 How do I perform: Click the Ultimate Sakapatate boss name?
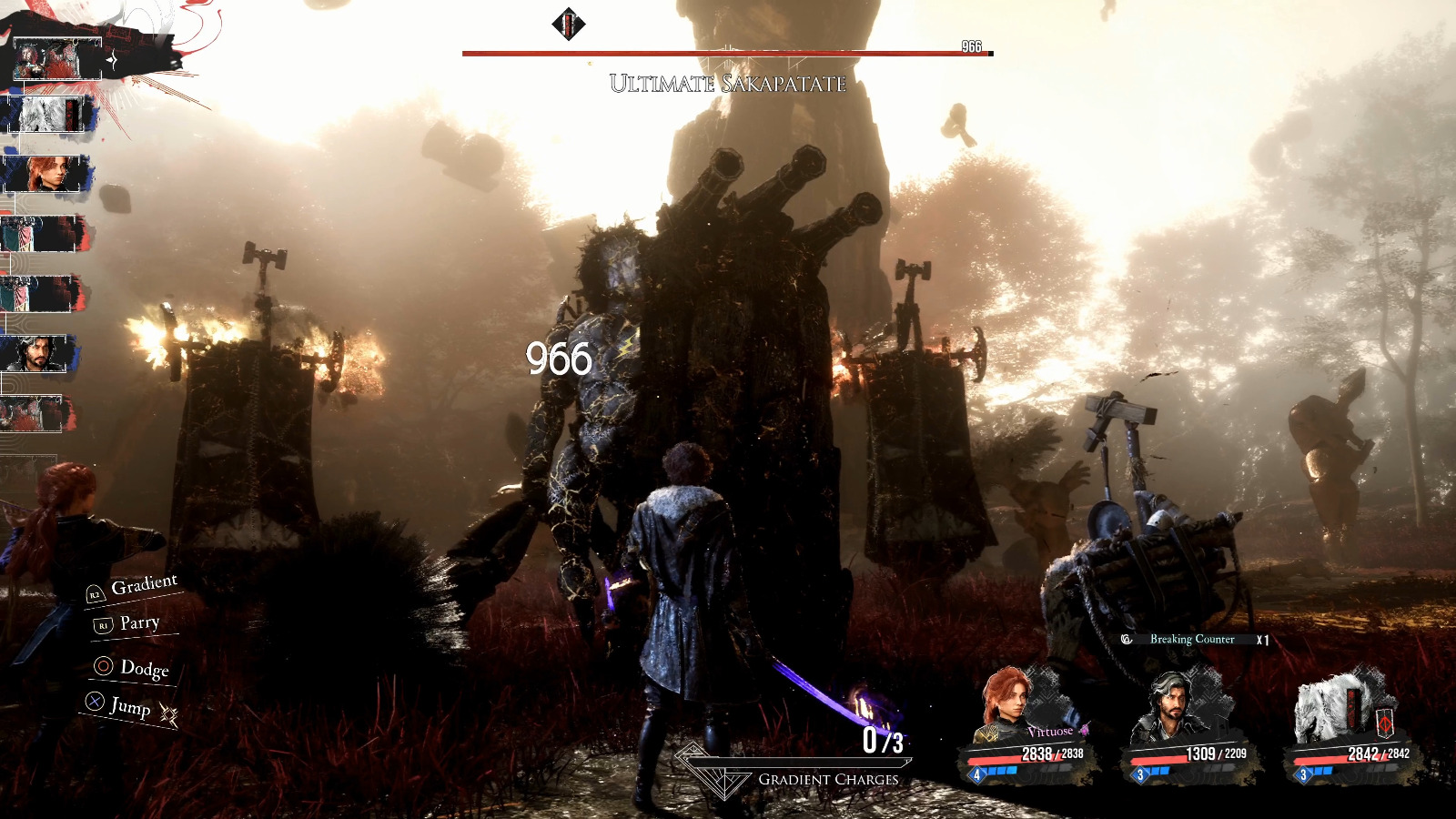727,84
